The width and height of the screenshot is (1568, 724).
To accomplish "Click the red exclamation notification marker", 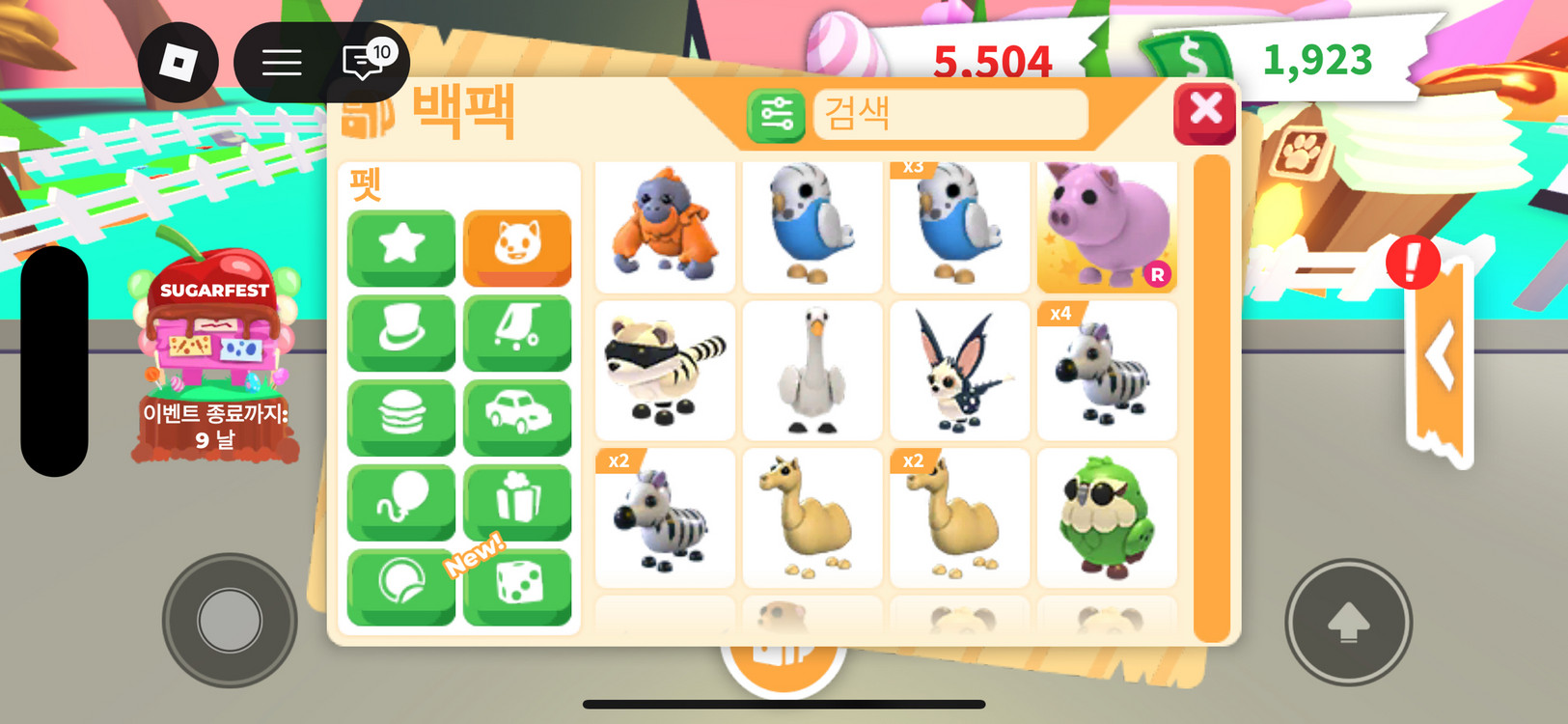I will click(x=1413, y=262).
